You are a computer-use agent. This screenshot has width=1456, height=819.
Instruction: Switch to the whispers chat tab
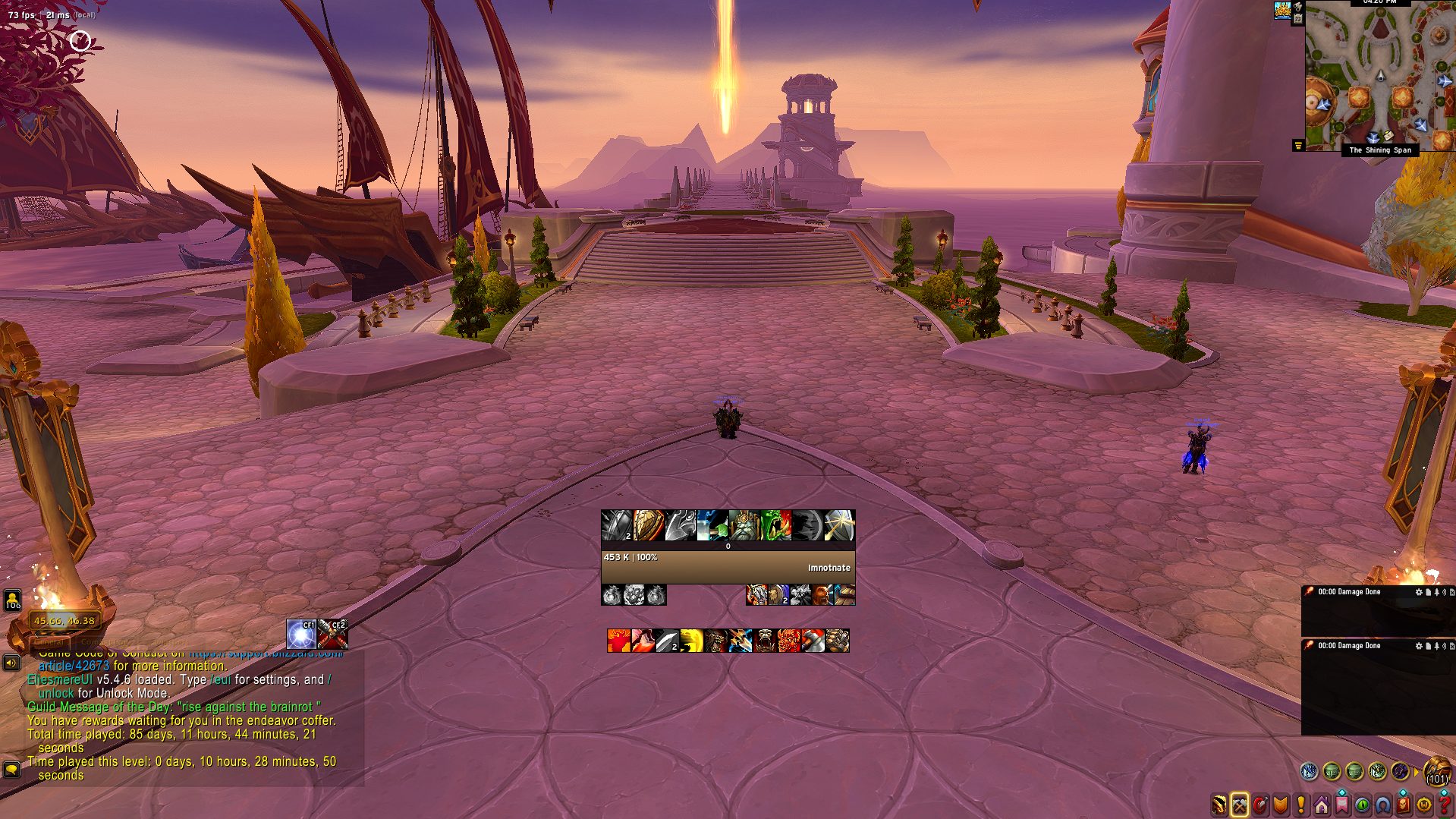click(171, 641)
